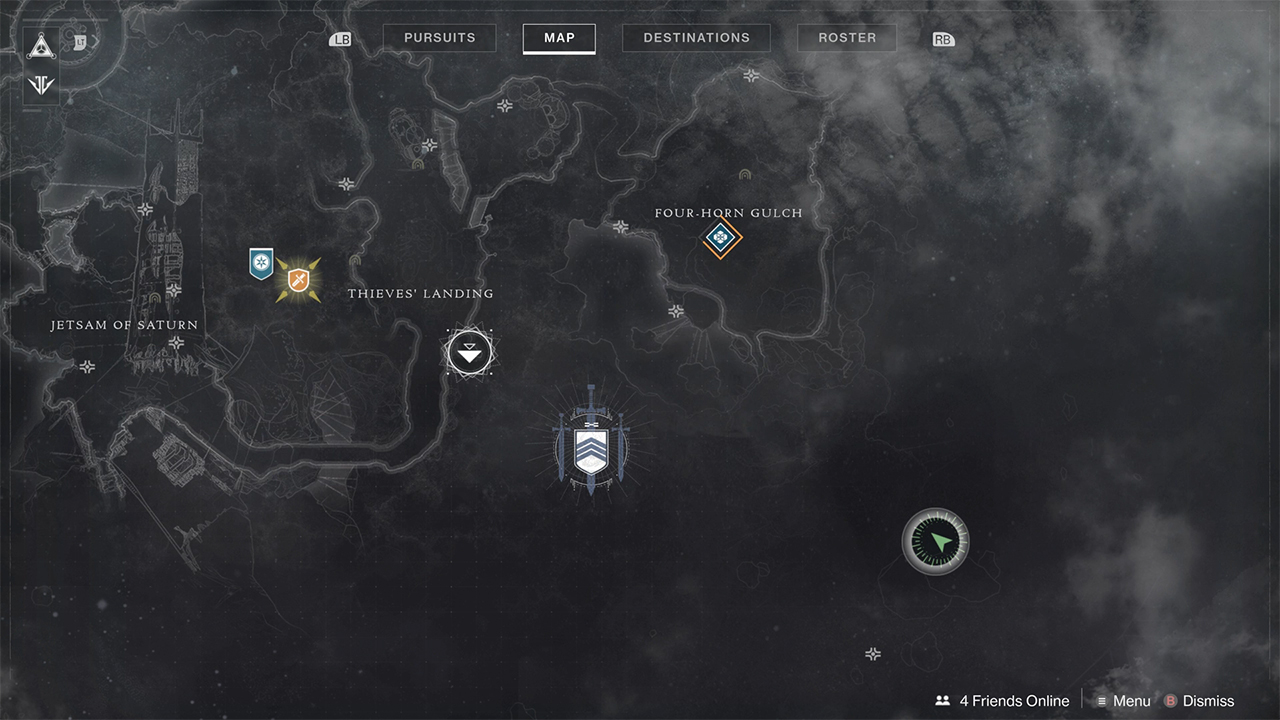Select the blue snowflake Dawning shield icon
The image size is (1280, 720).
coord(262,263)
